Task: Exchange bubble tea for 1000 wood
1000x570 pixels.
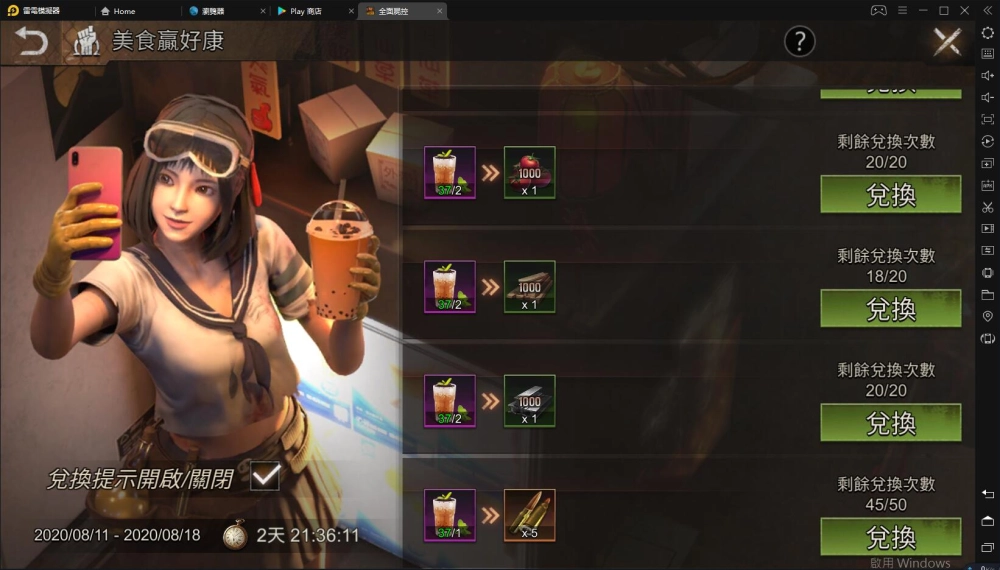Action: coord(890,309)
